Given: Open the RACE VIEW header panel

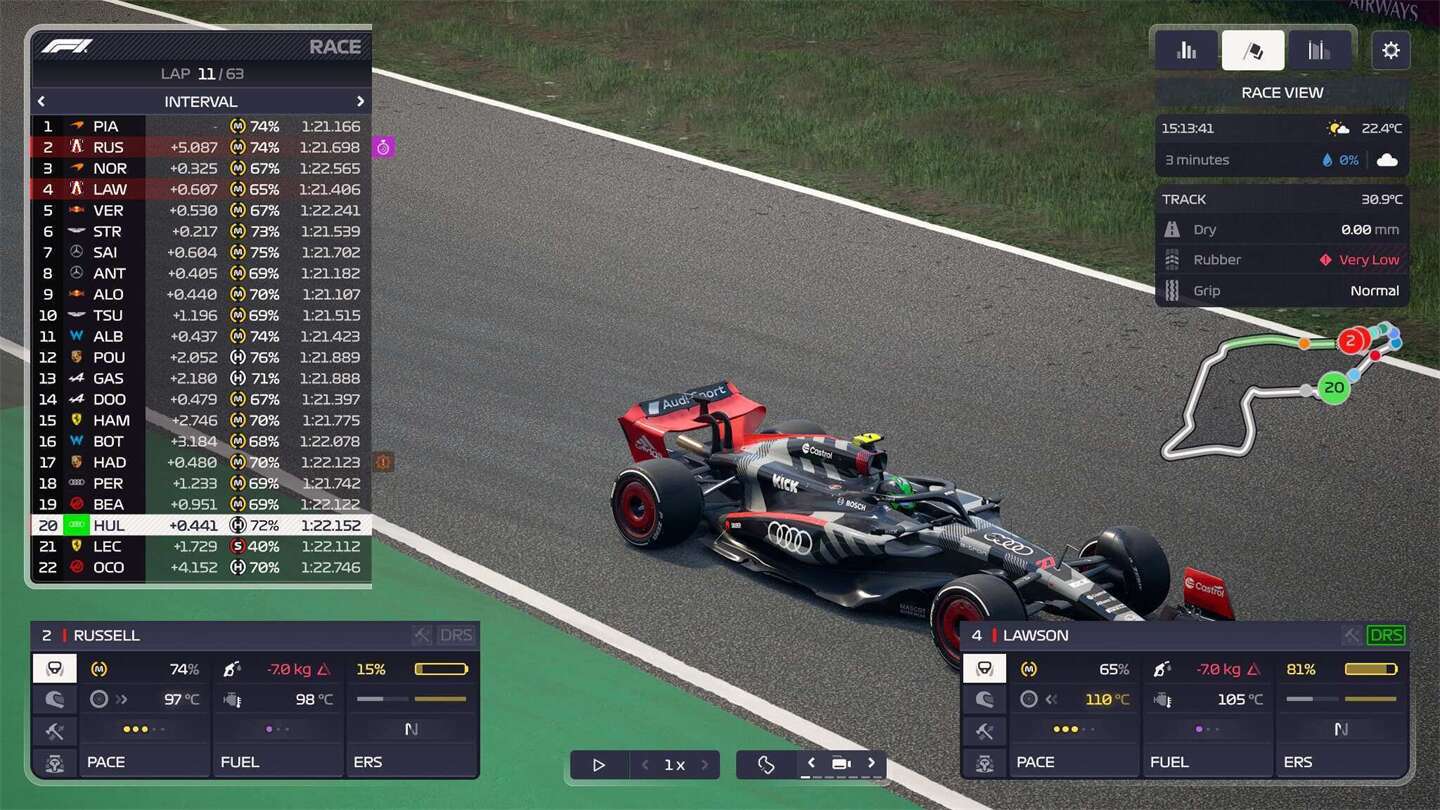Looking at the screenshot, I should (x=1281, y=92).
